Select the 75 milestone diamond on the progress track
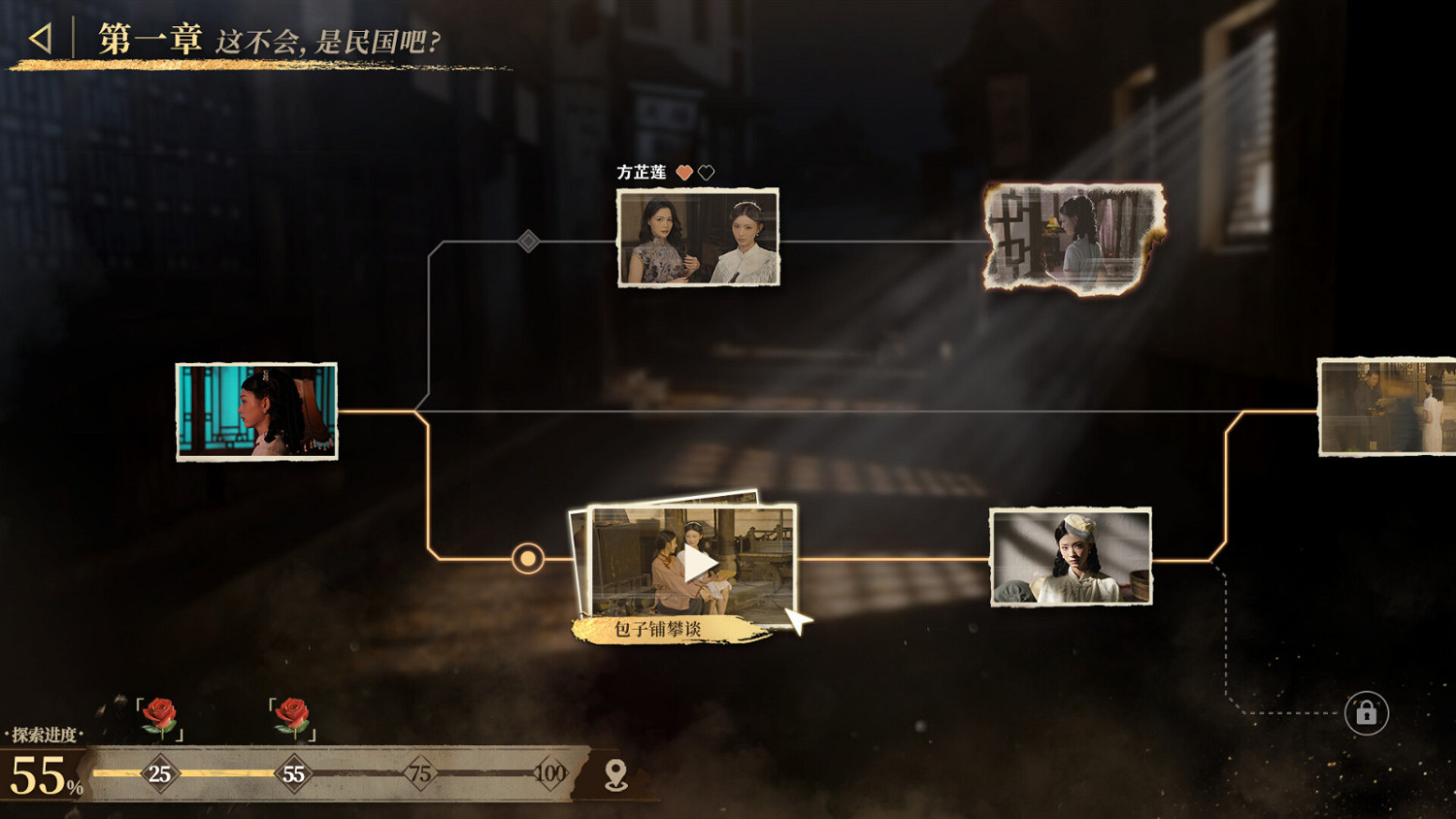1456x819 pixels. (422, 774)
